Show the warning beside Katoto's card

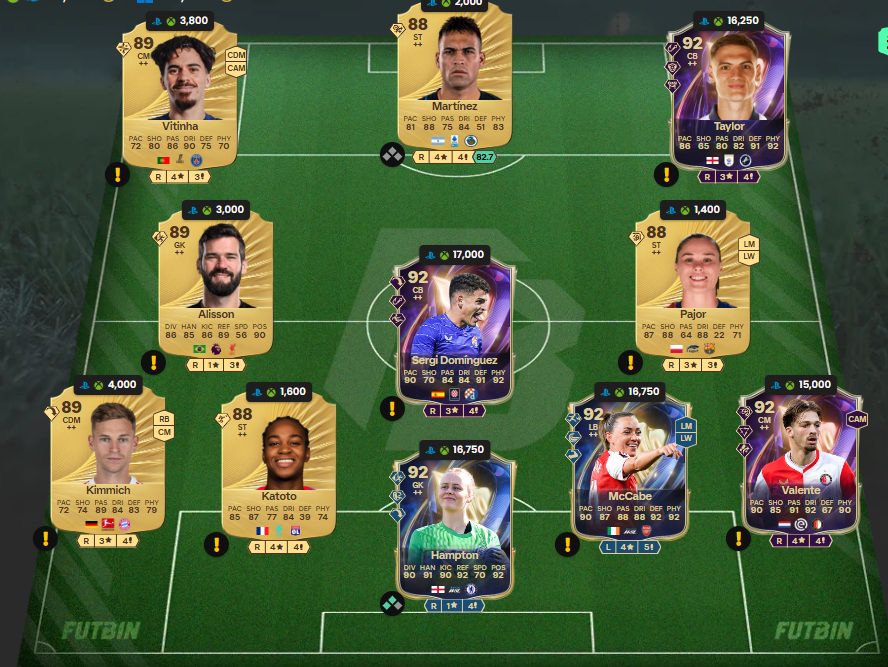(x=216, y=545)
